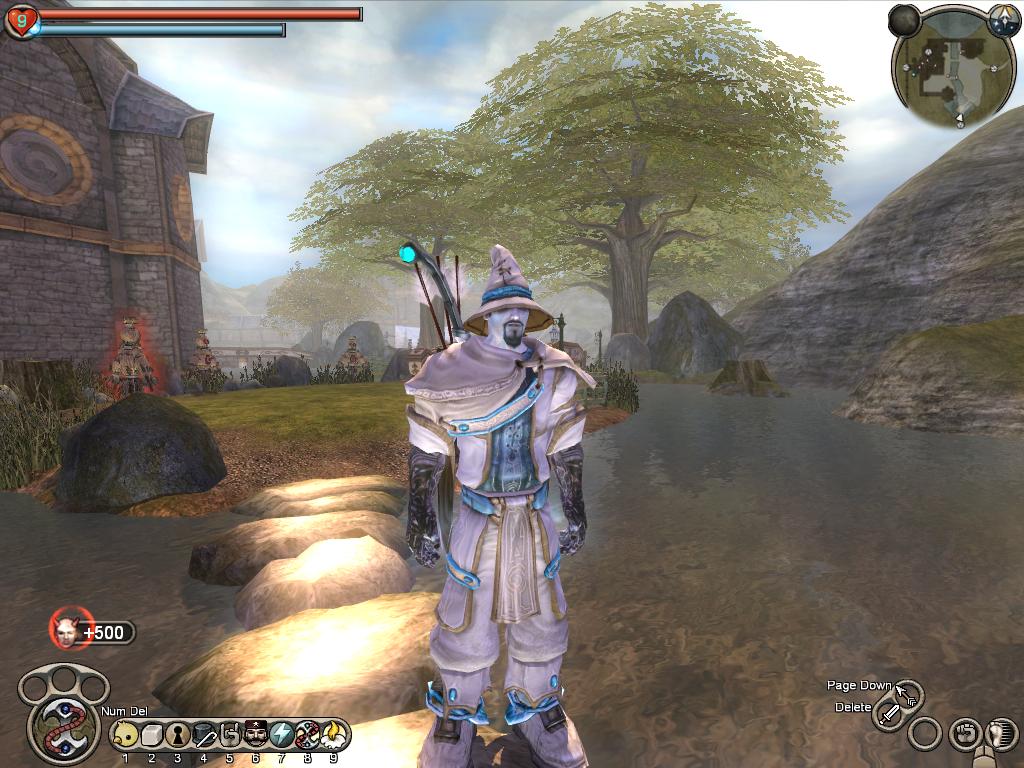Choose the white cube hotbar slot
The image size is (1024, 768).
coord(151,736)
